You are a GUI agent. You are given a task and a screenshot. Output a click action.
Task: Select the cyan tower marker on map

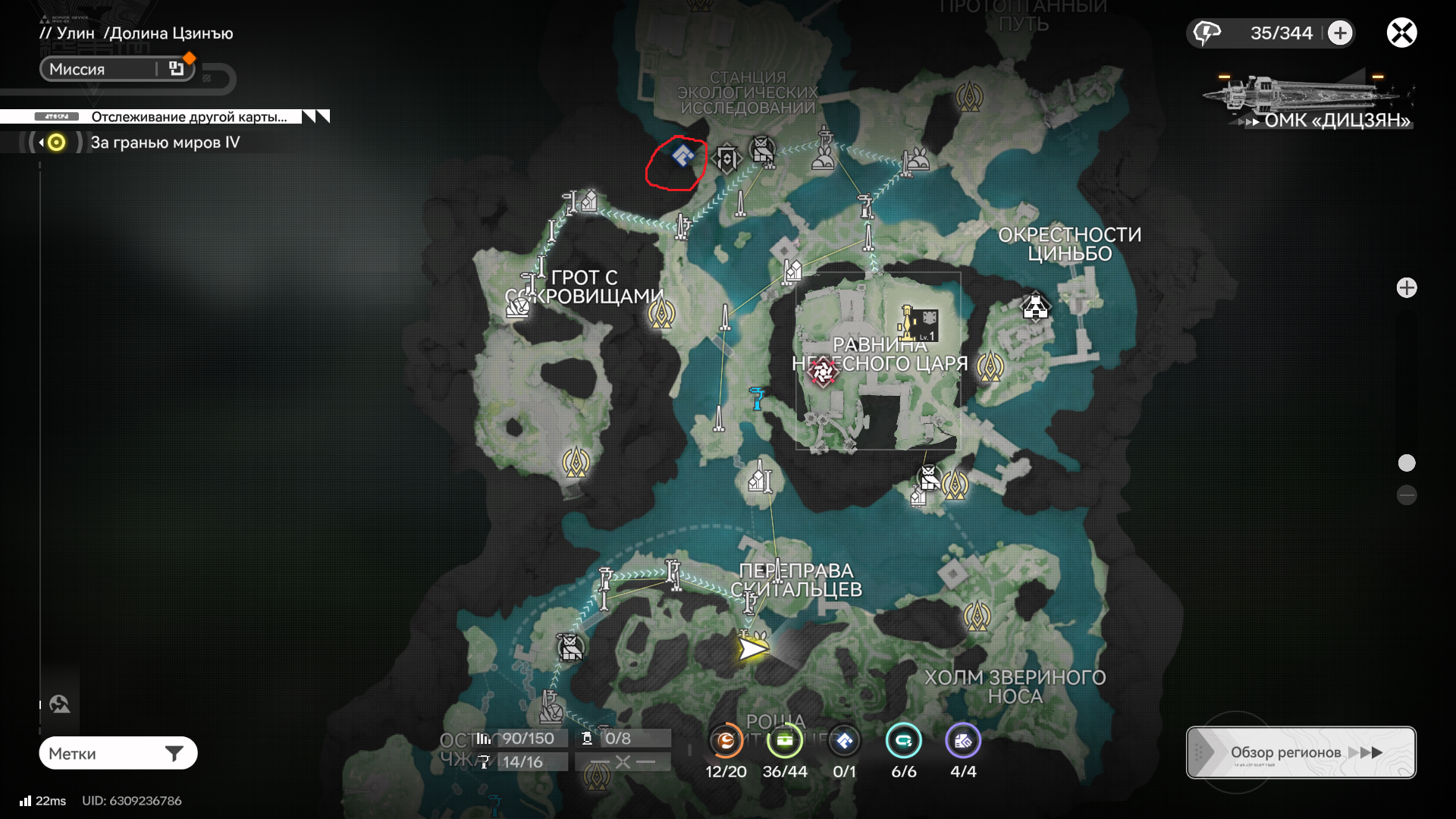tap(756, 397)
